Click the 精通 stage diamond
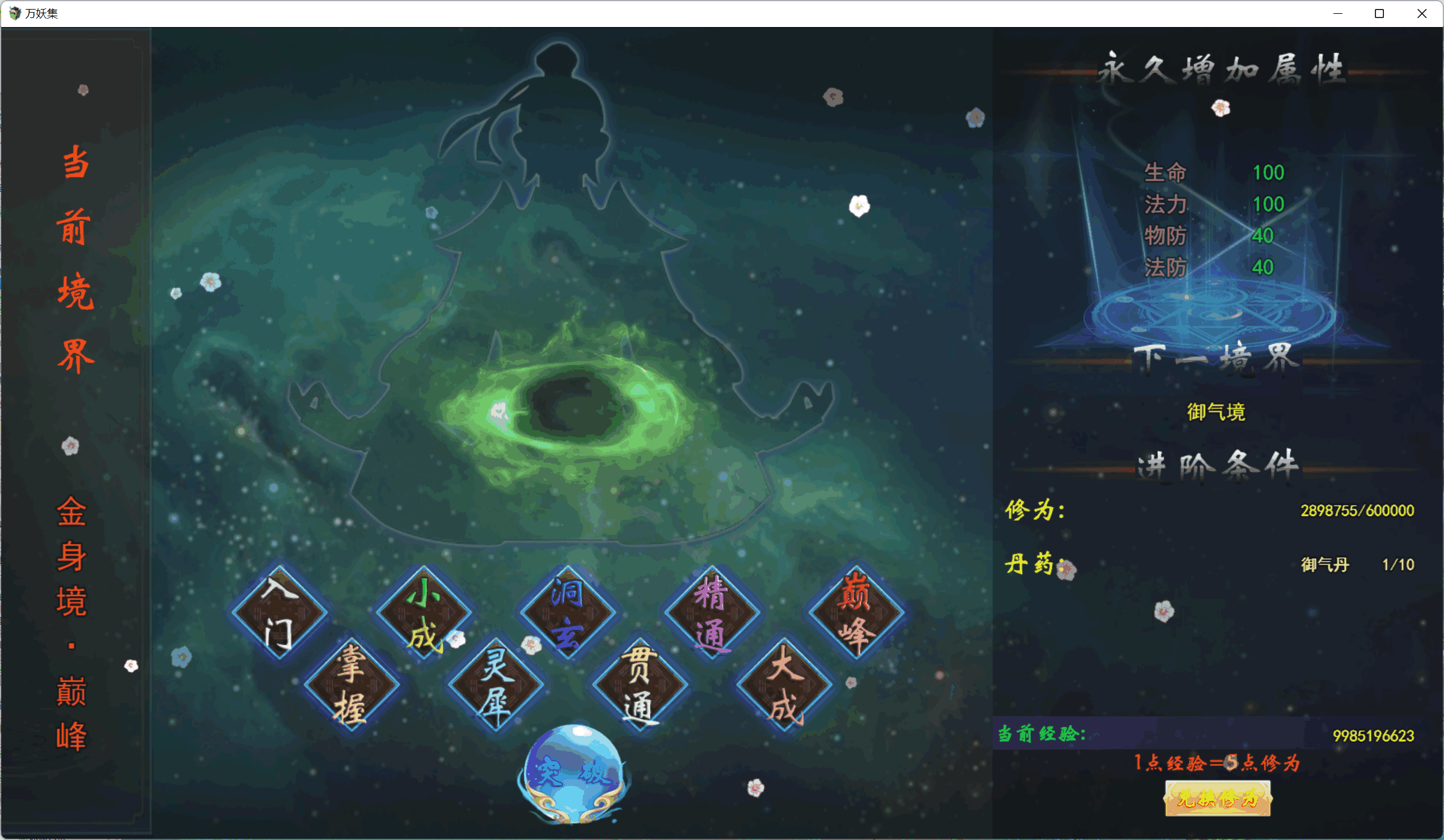Image resolution: width=1444 pixels, height=840 pixels. coord(712,612)
